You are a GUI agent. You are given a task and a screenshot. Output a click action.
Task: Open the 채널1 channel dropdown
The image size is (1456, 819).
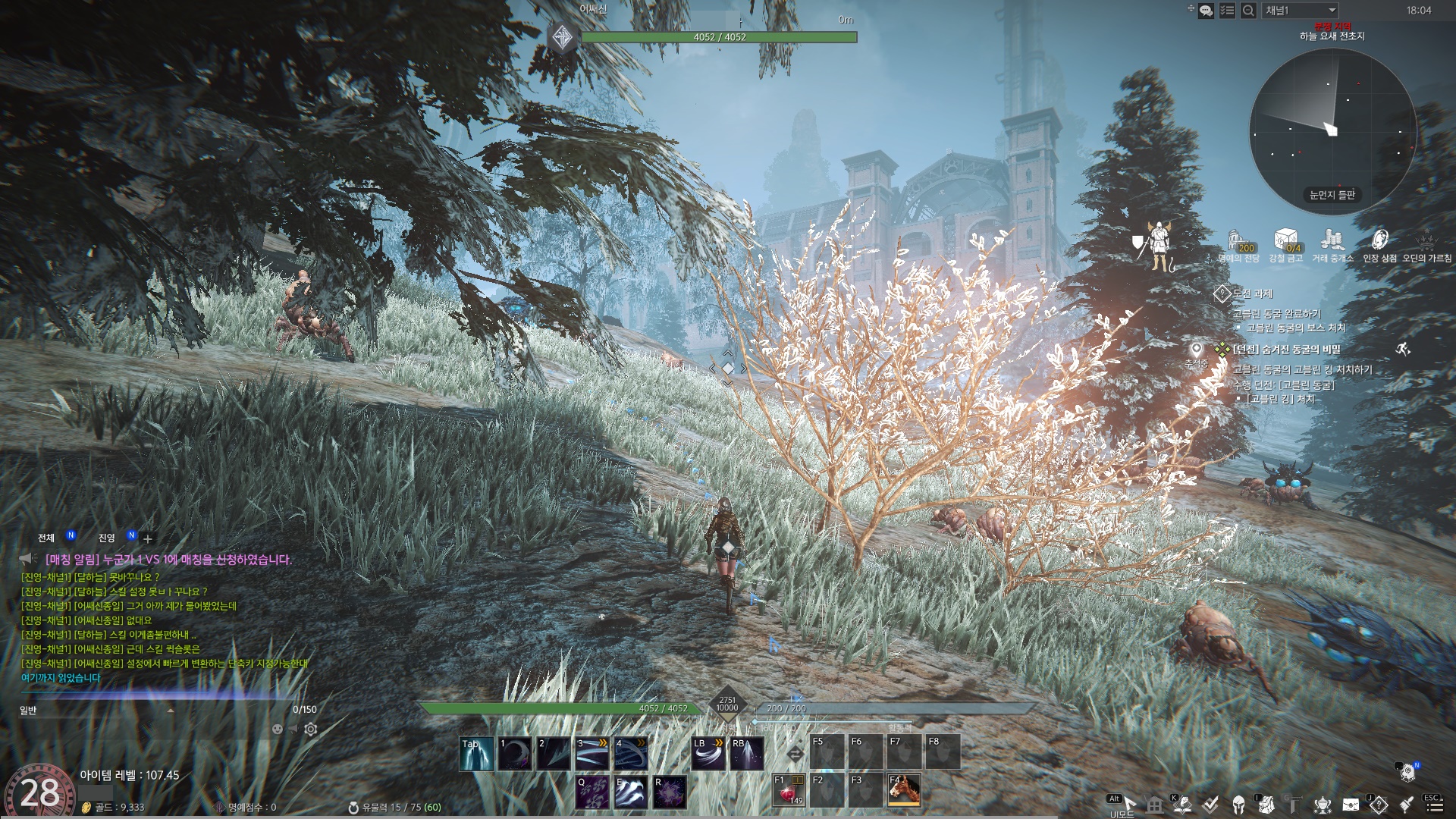(x=1300, y=11)
